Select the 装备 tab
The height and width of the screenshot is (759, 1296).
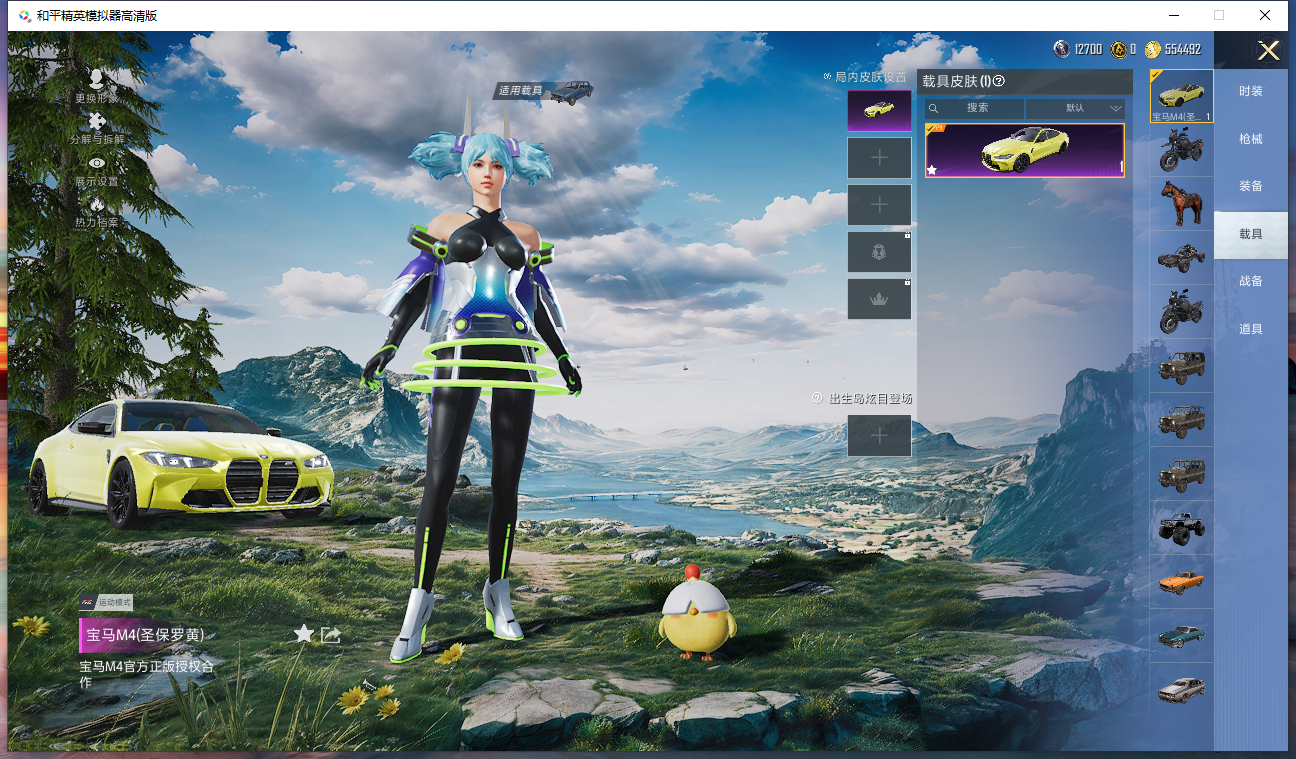(x=1250, y=186)
